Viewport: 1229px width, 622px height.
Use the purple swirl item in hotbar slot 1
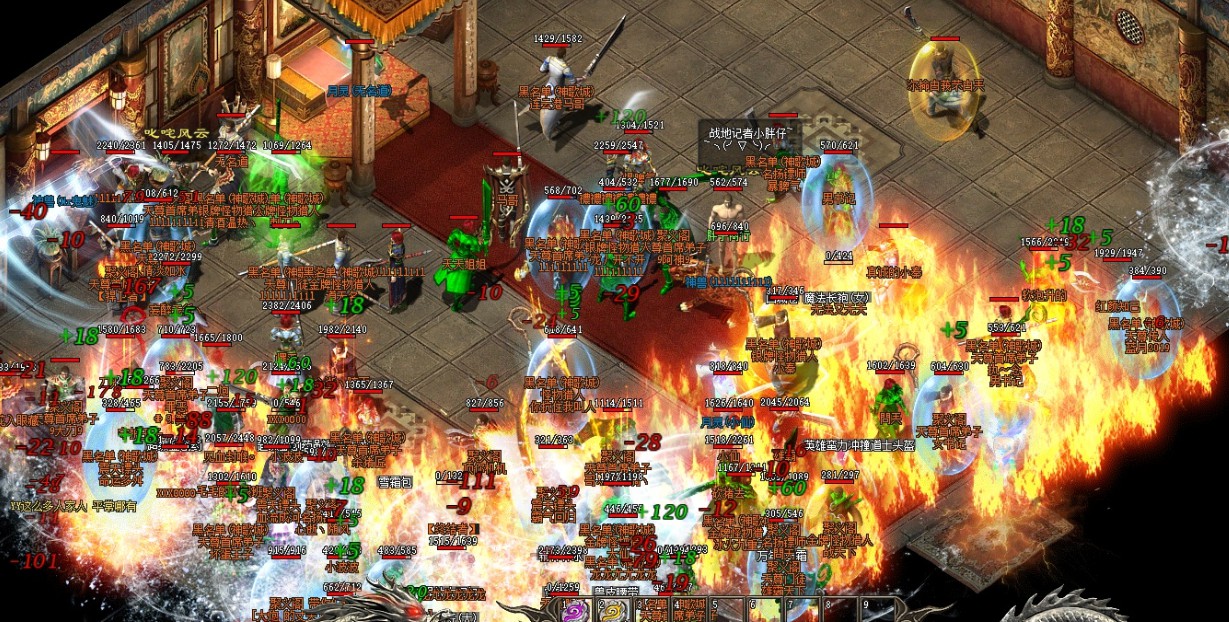coord(576,612)
